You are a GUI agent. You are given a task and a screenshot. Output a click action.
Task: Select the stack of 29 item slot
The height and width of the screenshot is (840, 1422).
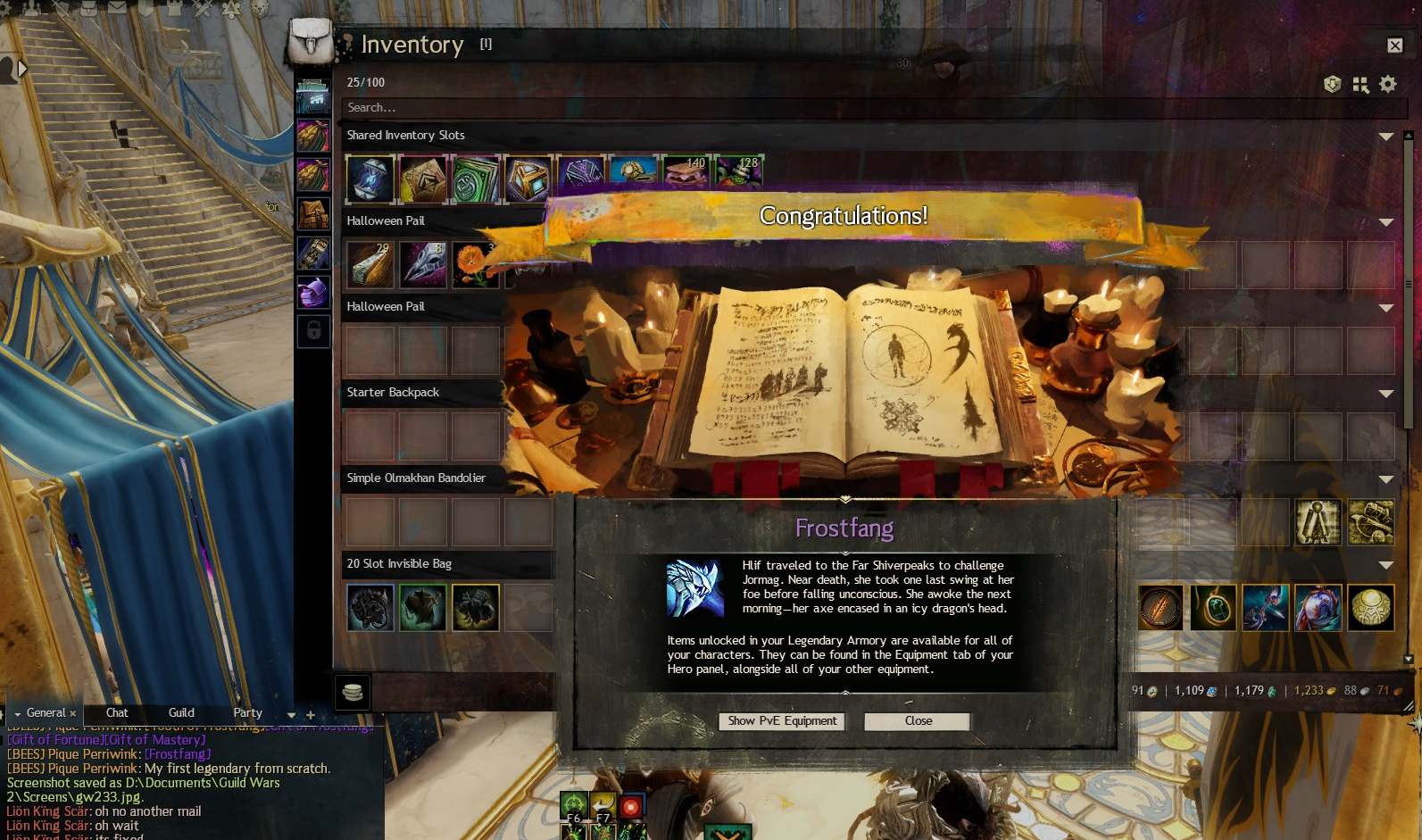(370, 265)
